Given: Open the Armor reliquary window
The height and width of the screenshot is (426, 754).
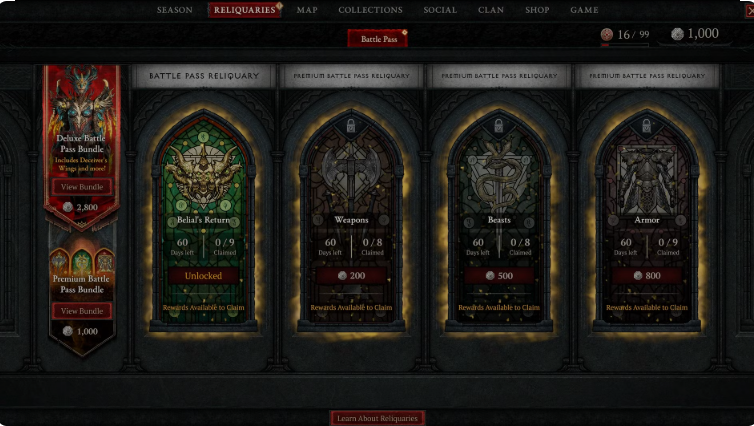Looking at the screenshot, I should coord(647,180).
